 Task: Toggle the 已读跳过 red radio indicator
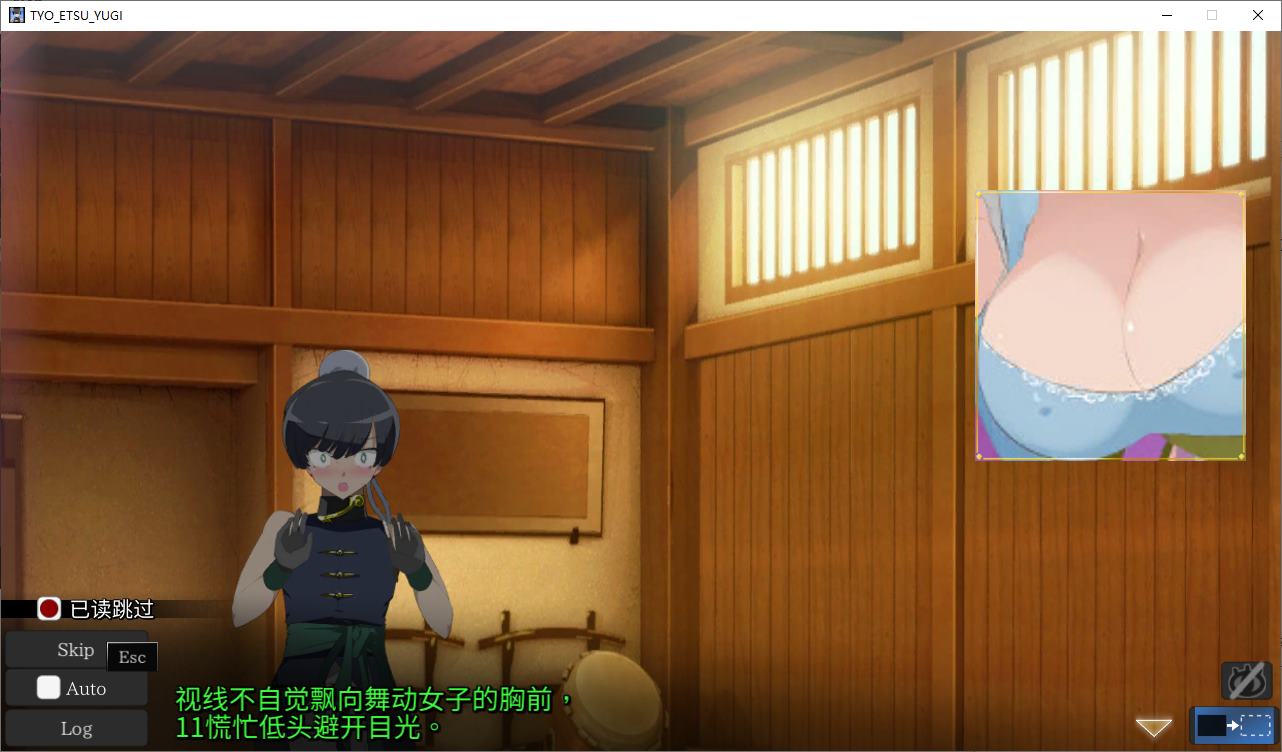[x=49, y=608]
